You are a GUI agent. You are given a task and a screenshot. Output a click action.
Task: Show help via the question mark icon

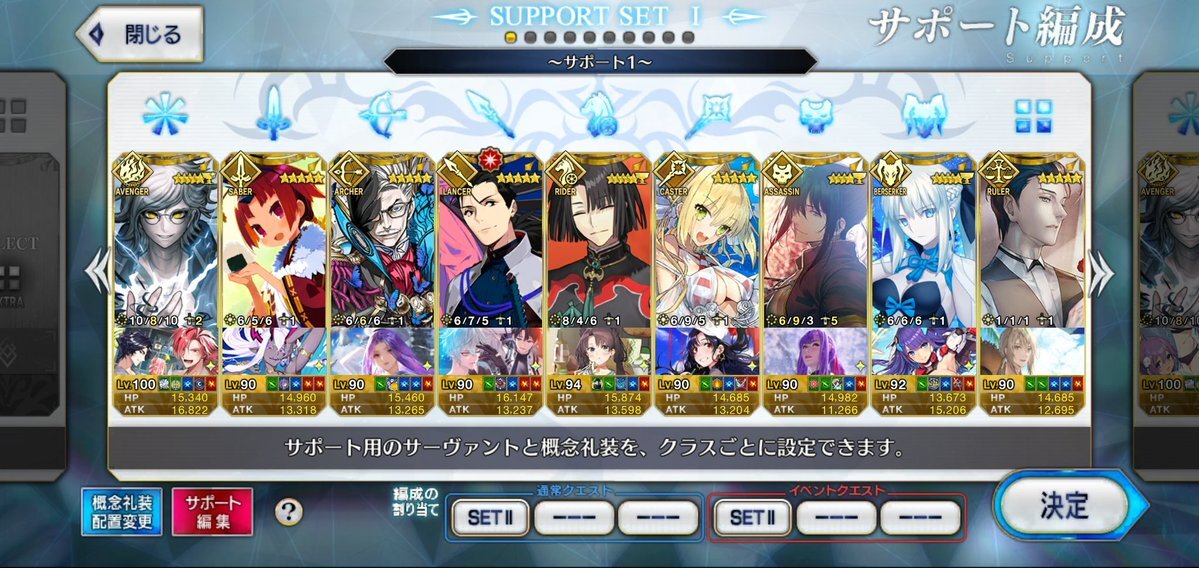[289, 512]
